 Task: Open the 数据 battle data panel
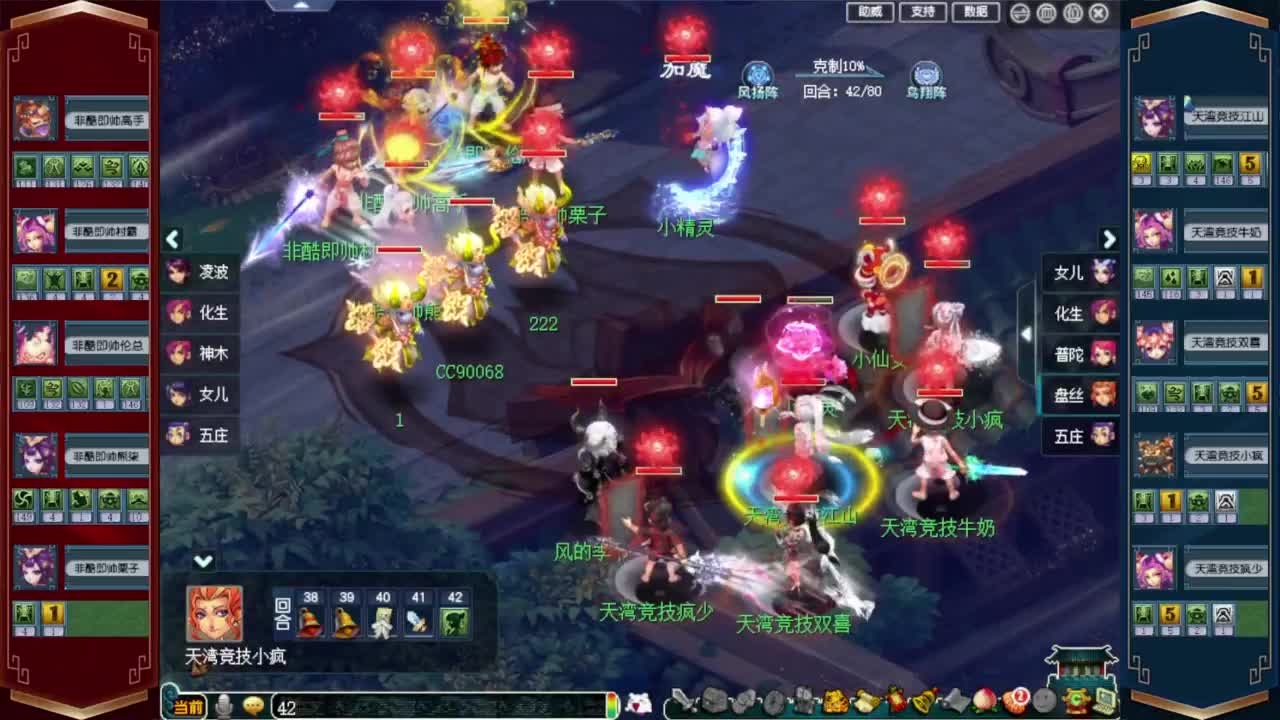pyautogui.click(x=975, y=12)
